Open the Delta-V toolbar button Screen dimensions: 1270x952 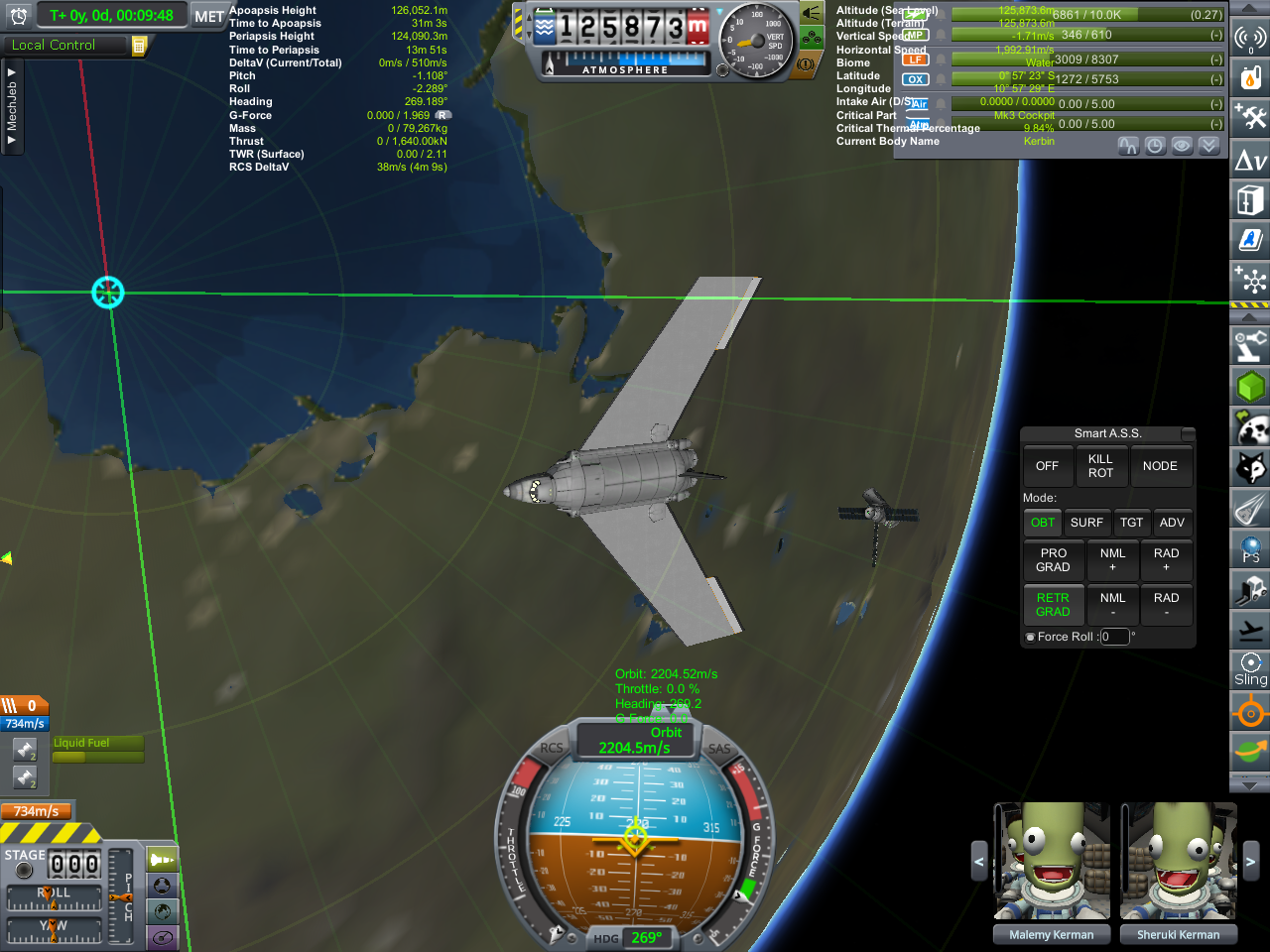1250,161
